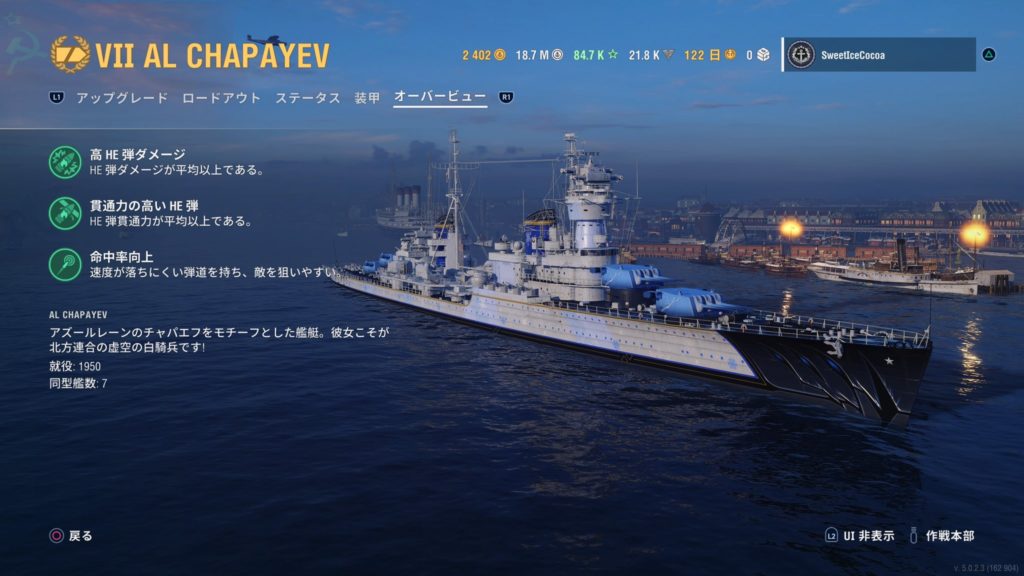1024x576 pixels.
Task: Click the 命中率向上 accuracy trait icon
Action: 66,263
